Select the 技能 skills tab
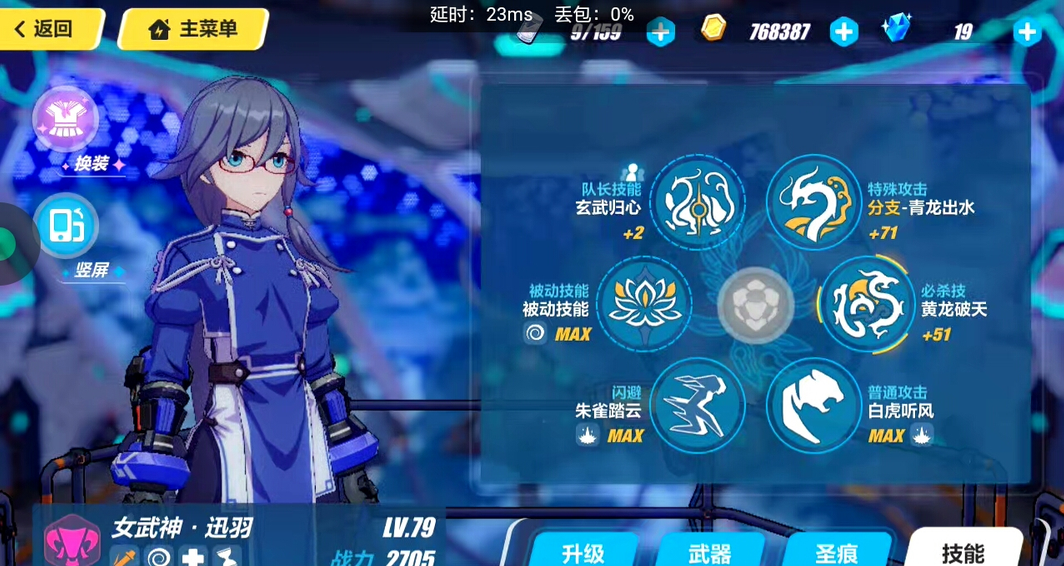The image size is (1064, 566). (962, 551)
